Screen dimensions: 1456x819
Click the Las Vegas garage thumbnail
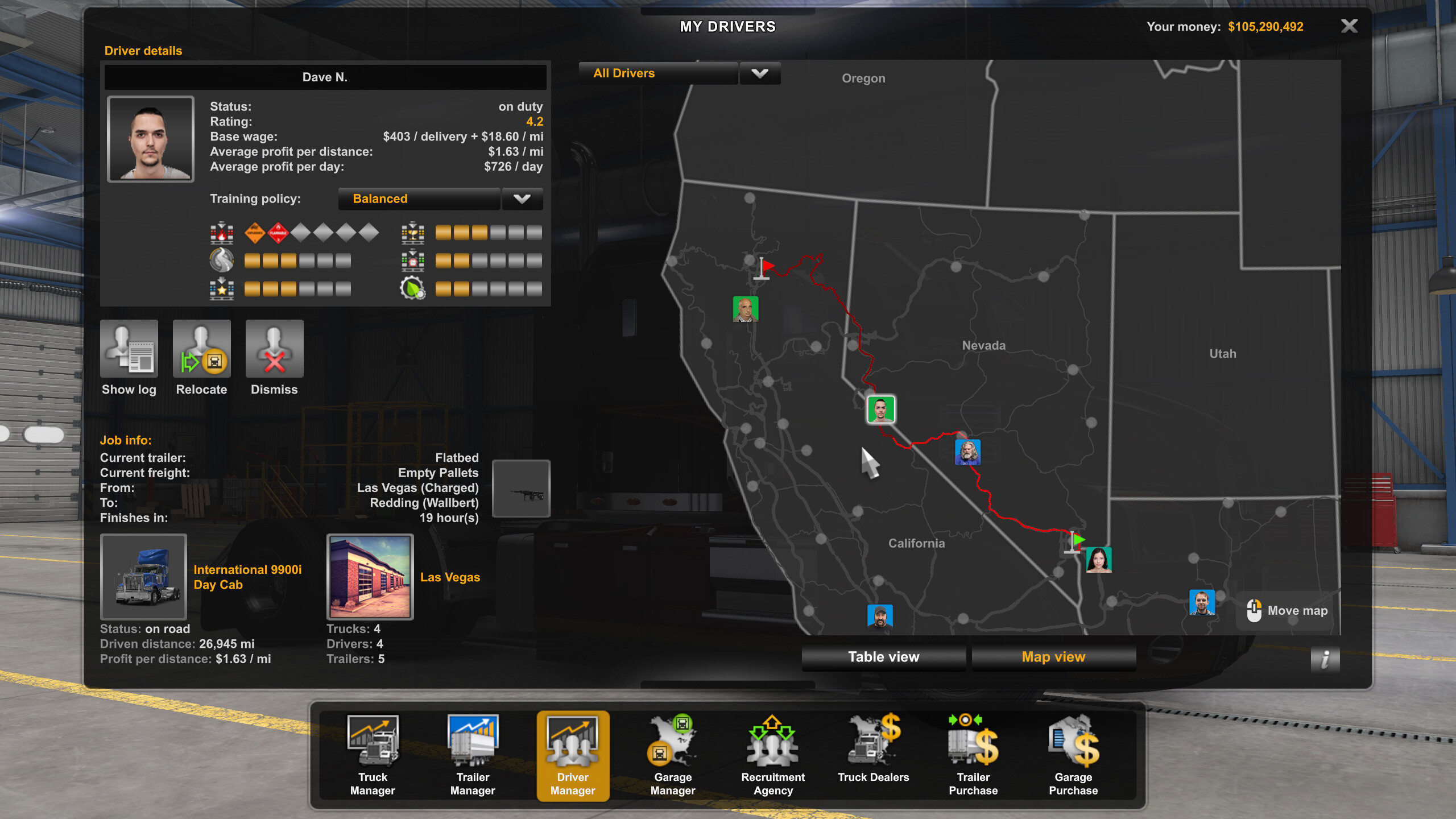click(x=370, y=577)
